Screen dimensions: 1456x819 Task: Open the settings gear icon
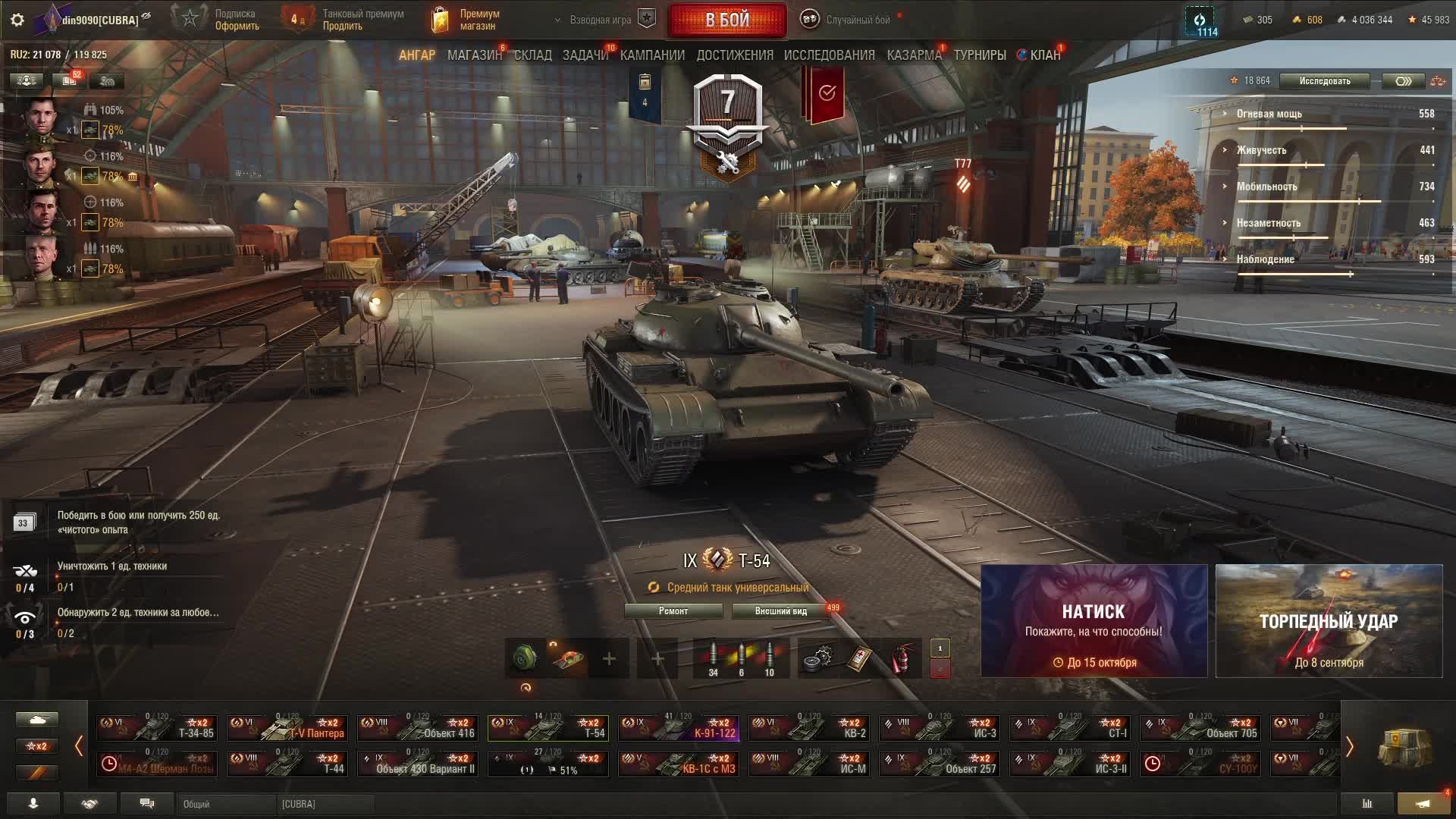(x=17, y=20)
